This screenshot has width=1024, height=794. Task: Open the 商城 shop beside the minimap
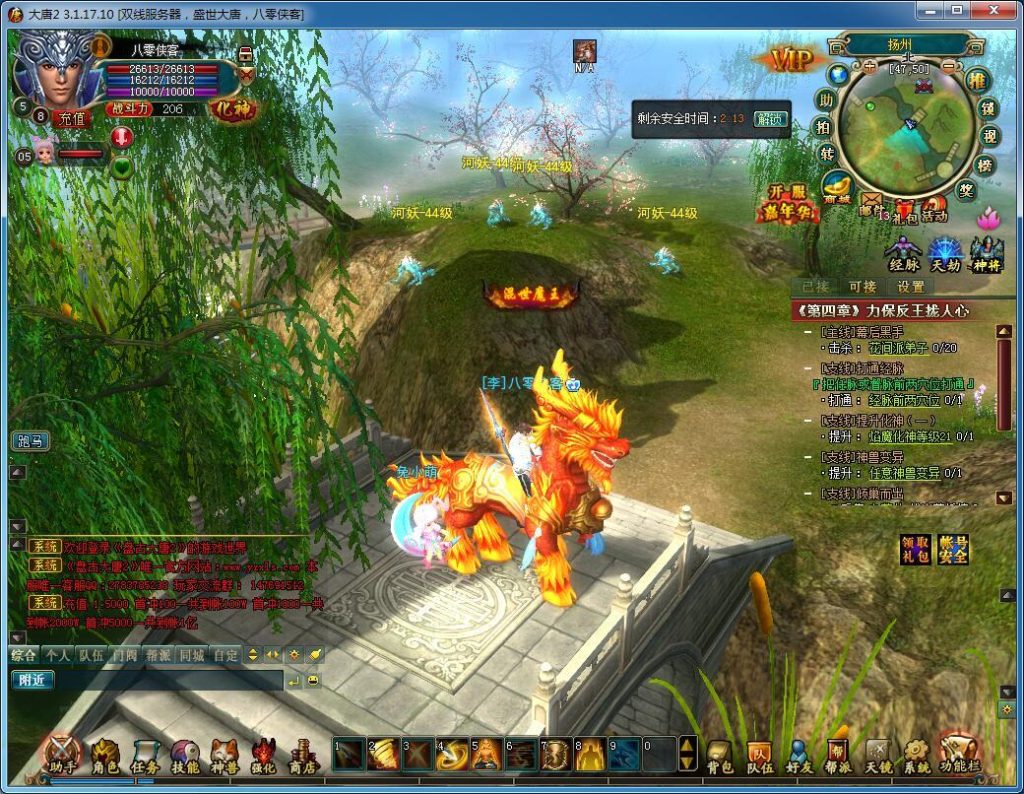coord(836,186)
